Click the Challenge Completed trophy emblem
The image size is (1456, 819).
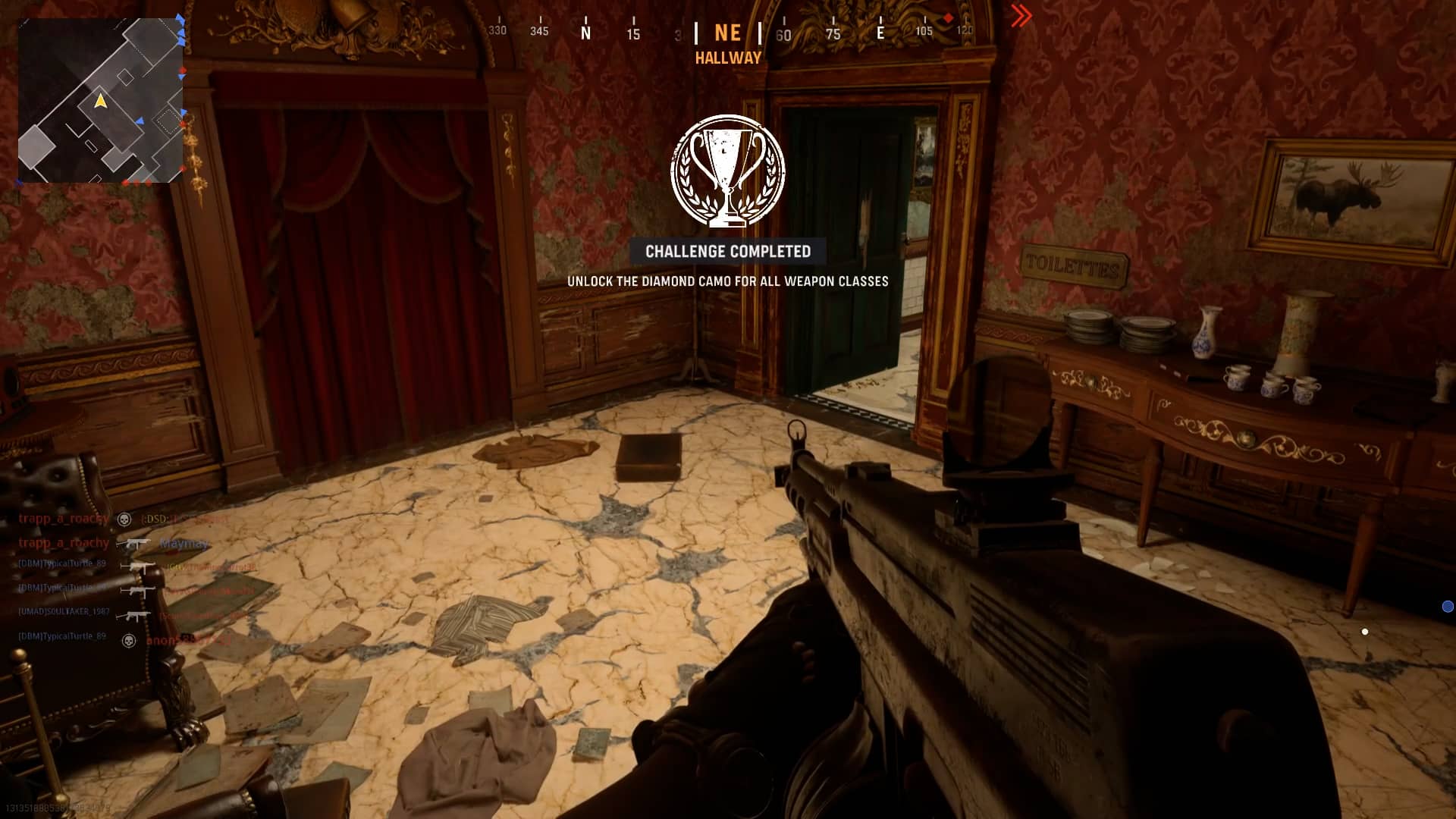point(727,171)
